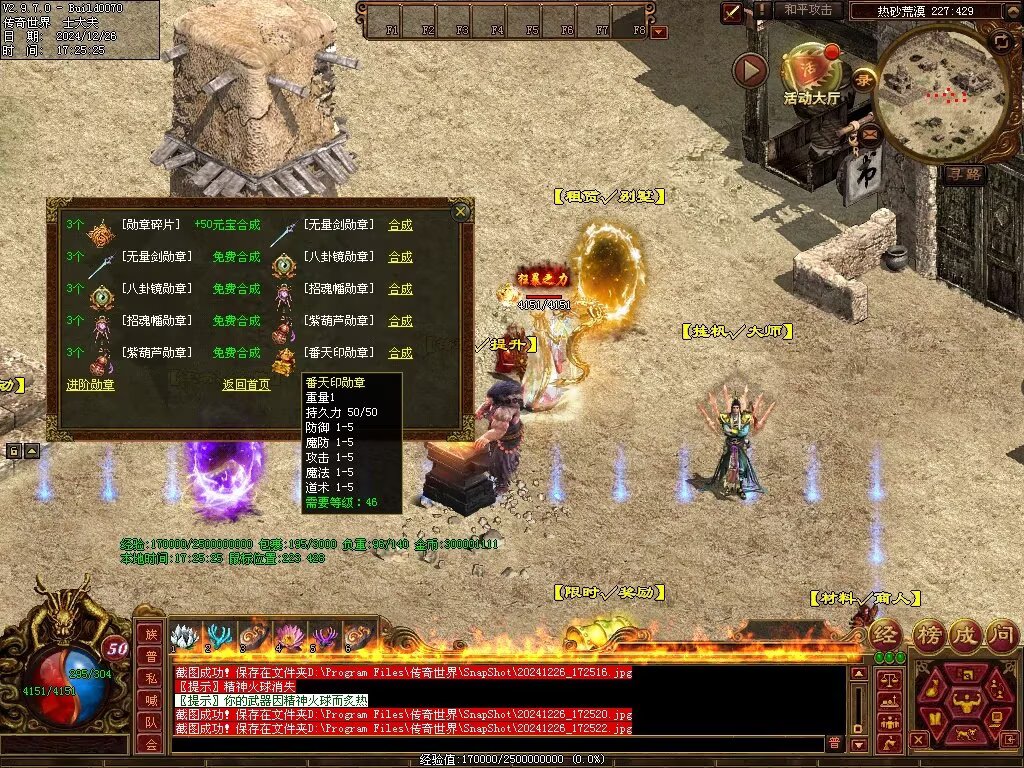Click the balance scales trade icon
Image resolution: width=1024 pixels, height=768 pixels.
click(x=888, y=680)
